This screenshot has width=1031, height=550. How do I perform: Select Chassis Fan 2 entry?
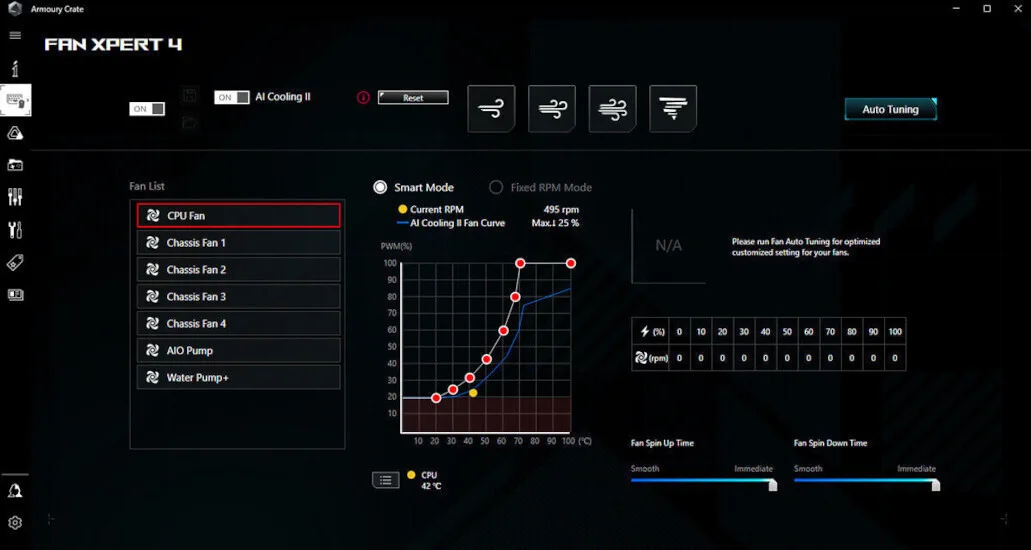[x=239, y=269]
